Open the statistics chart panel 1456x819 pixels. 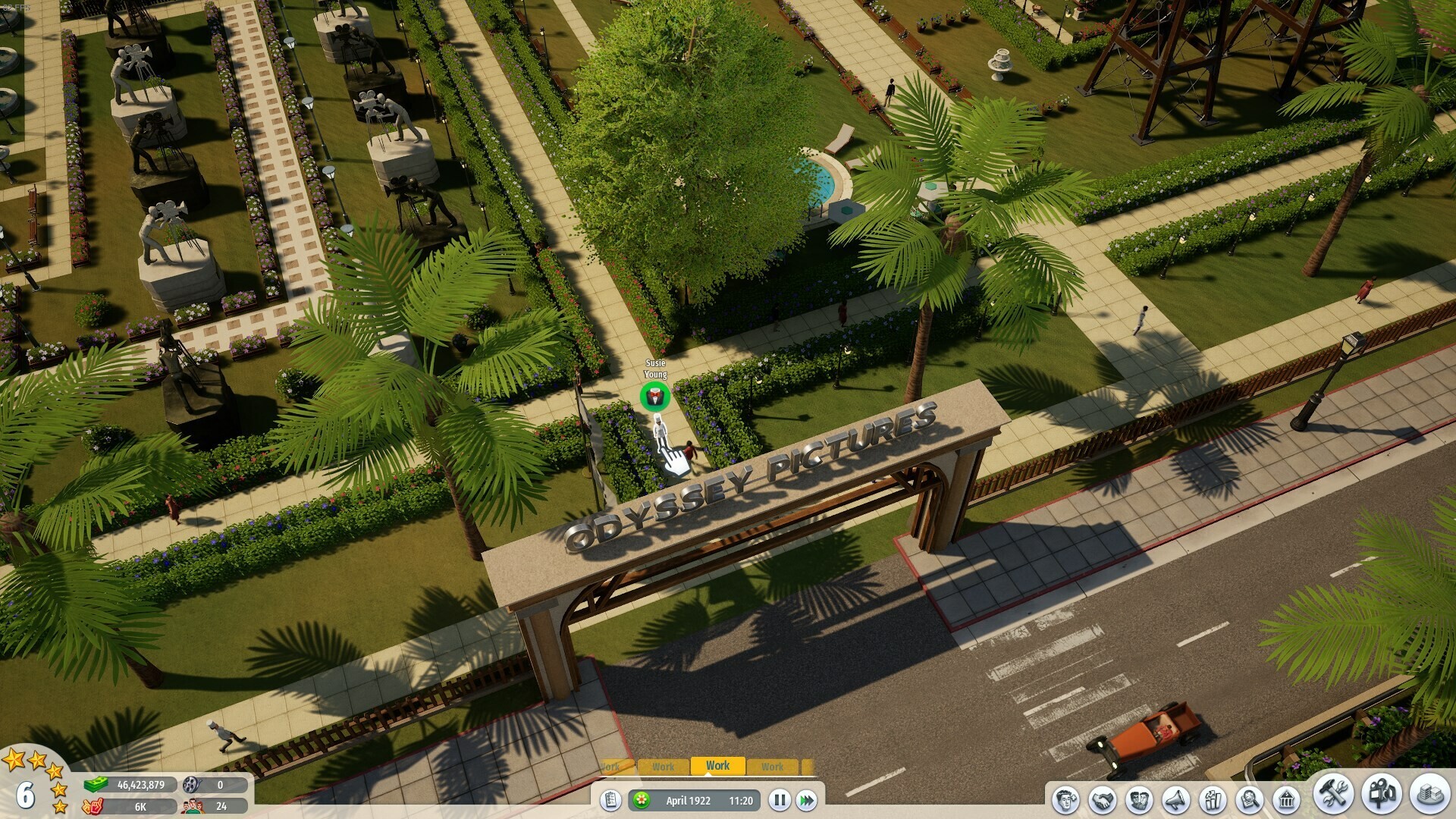[1212, 799]
